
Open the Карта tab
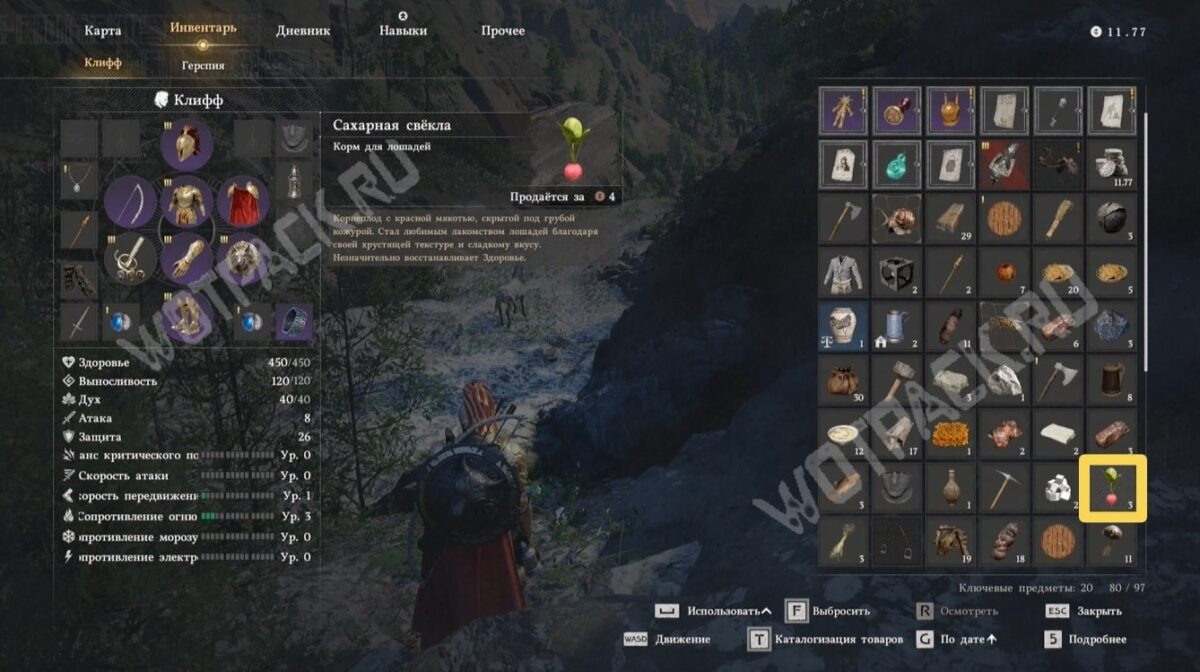click(x=103, y=30)
